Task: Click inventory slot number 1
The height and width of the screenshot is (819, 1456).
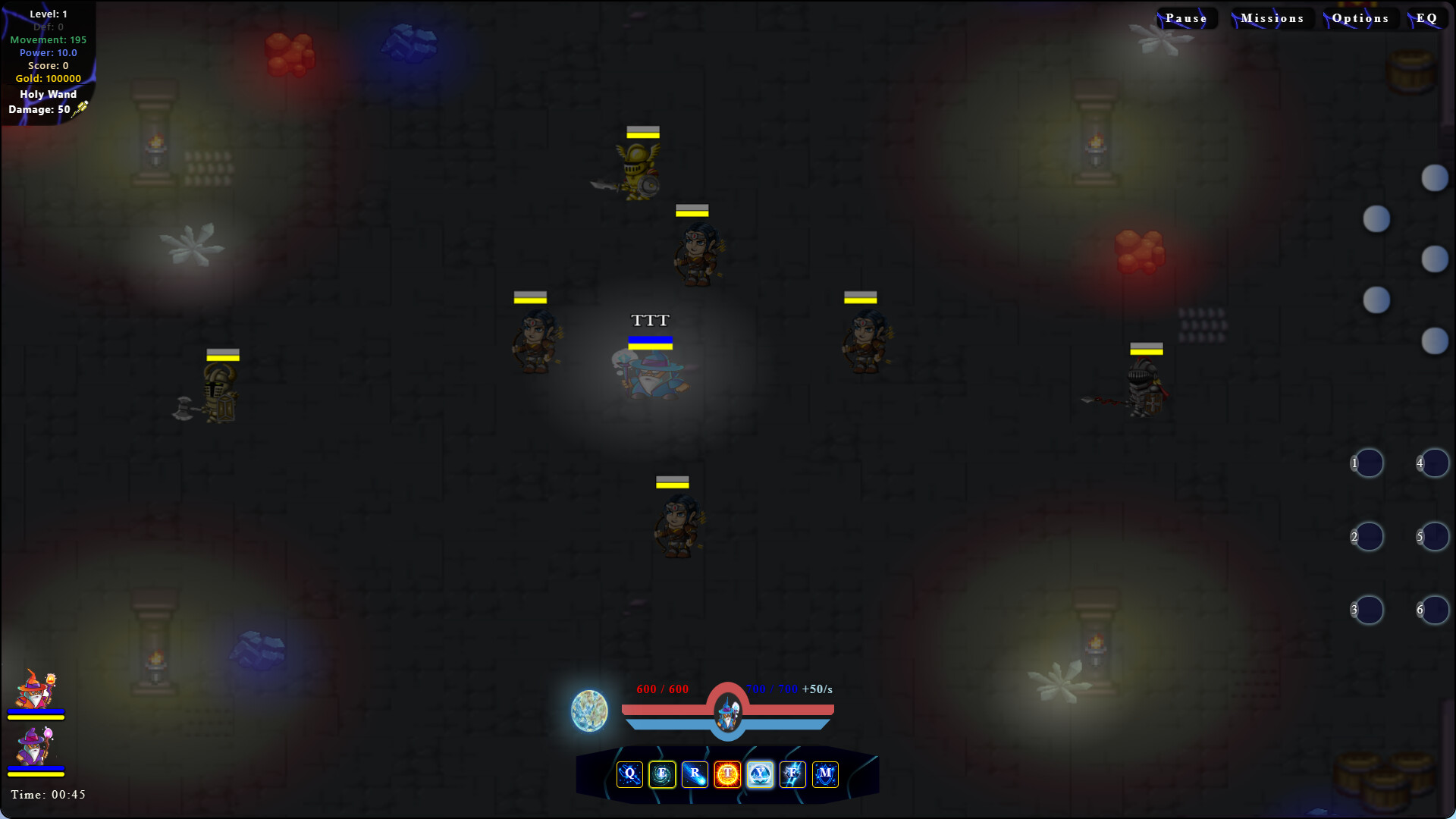Action: [x=1368, y=463]
